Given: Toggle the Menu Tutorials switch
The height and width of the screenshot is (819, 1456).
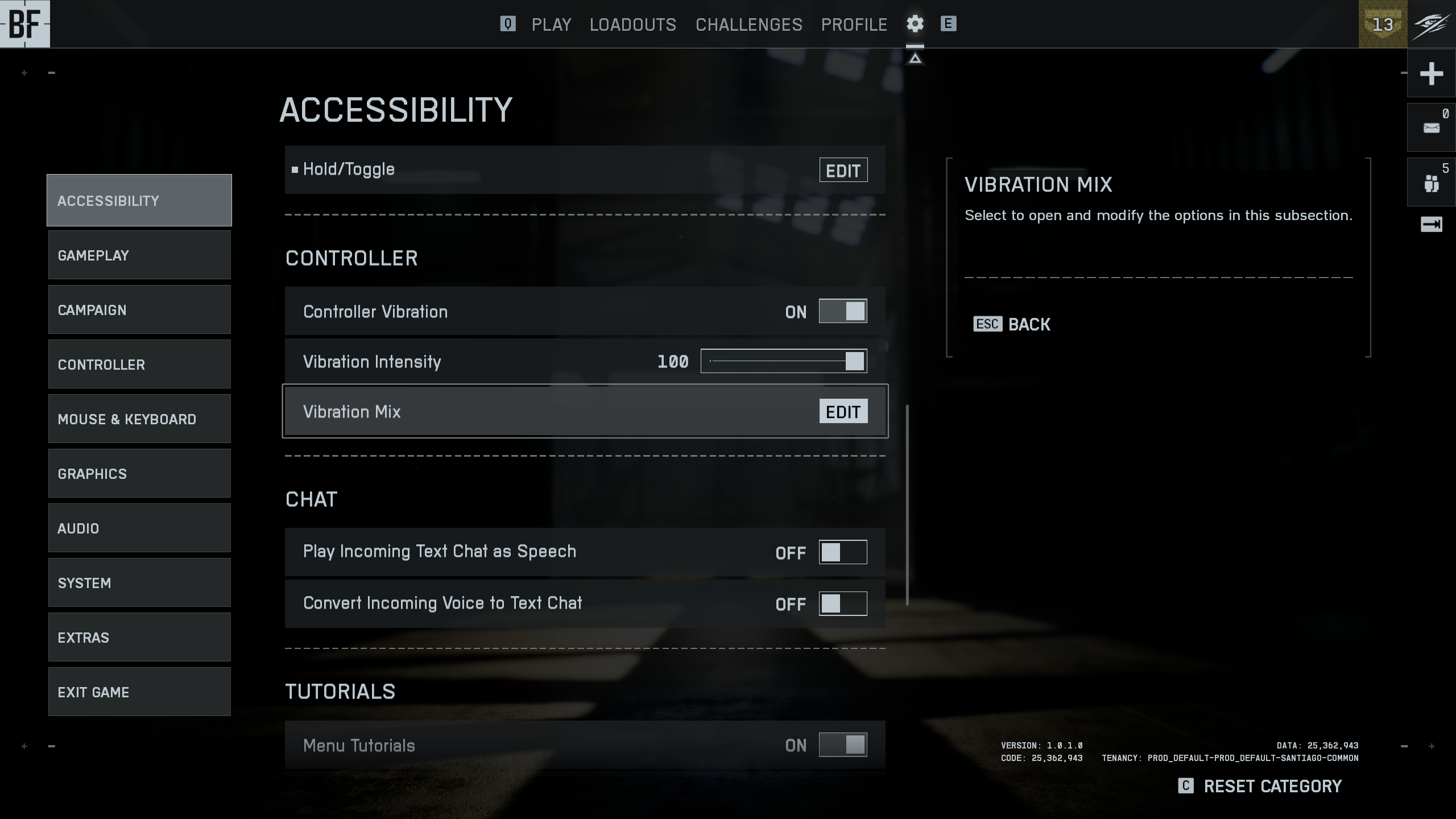Looking at the screenshot, I should tap(842, 745).
